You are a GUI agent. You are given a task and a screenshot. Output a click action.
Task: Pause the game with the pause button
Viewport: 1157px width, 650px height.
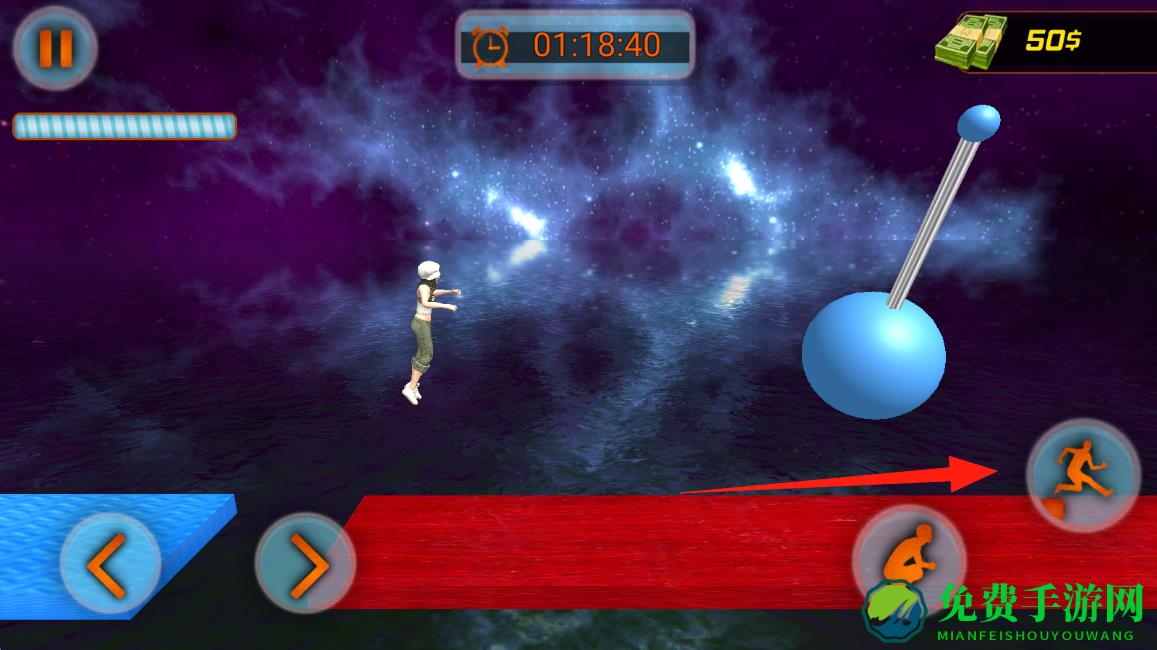55,48
